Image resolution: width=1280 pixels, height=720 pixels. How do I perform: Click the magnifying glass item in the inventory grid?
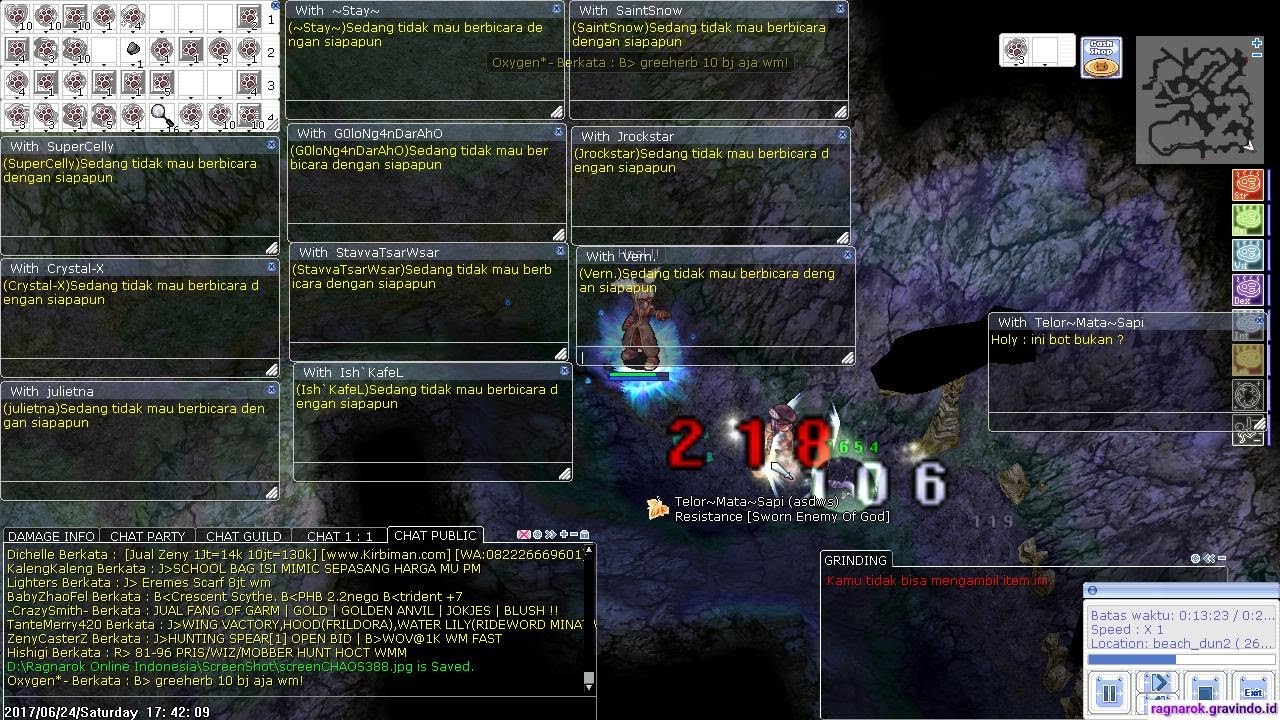[x=163, y=117]
